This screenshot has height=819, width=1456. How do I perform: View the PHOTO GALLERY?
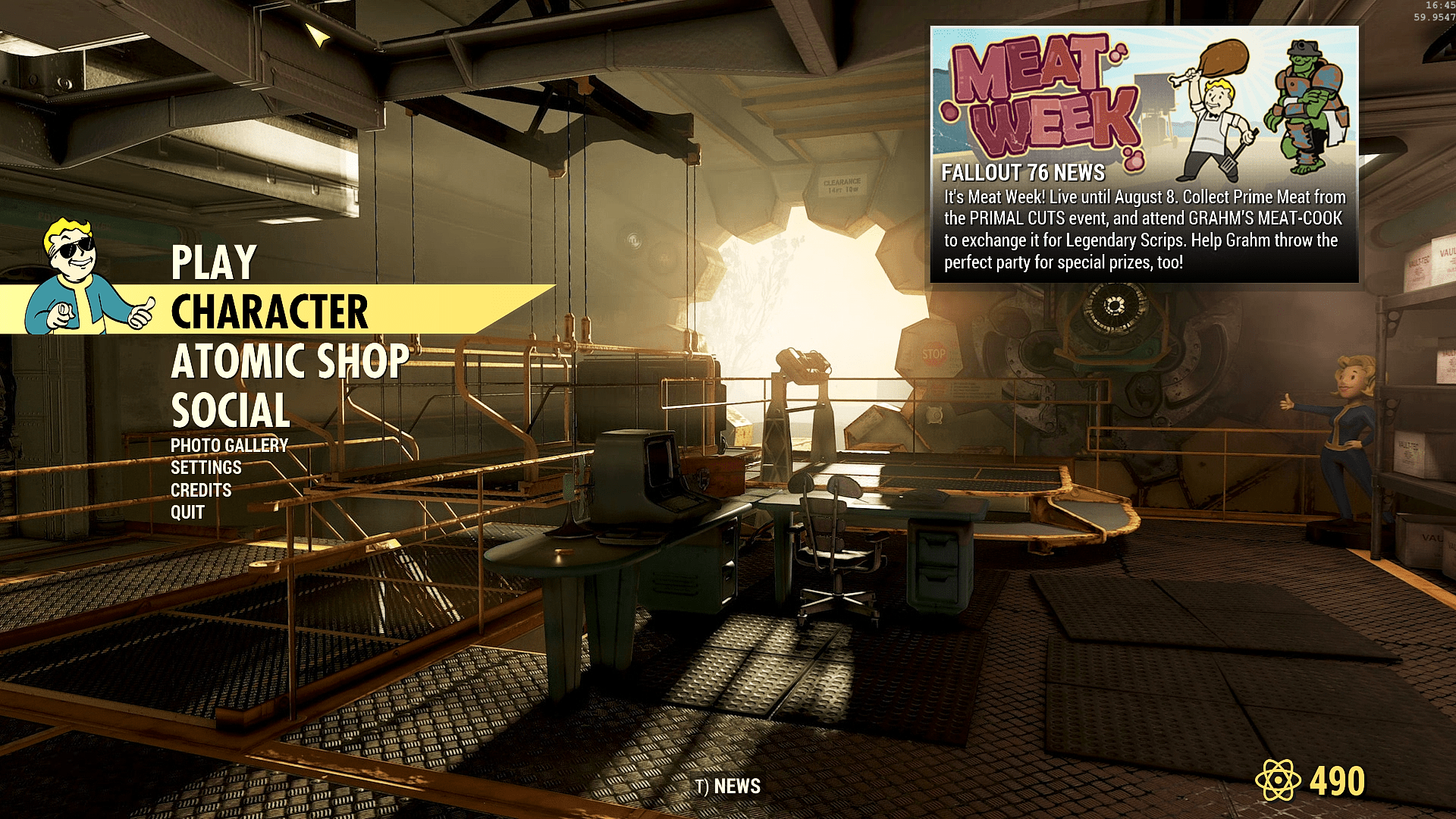coord(229,446)
